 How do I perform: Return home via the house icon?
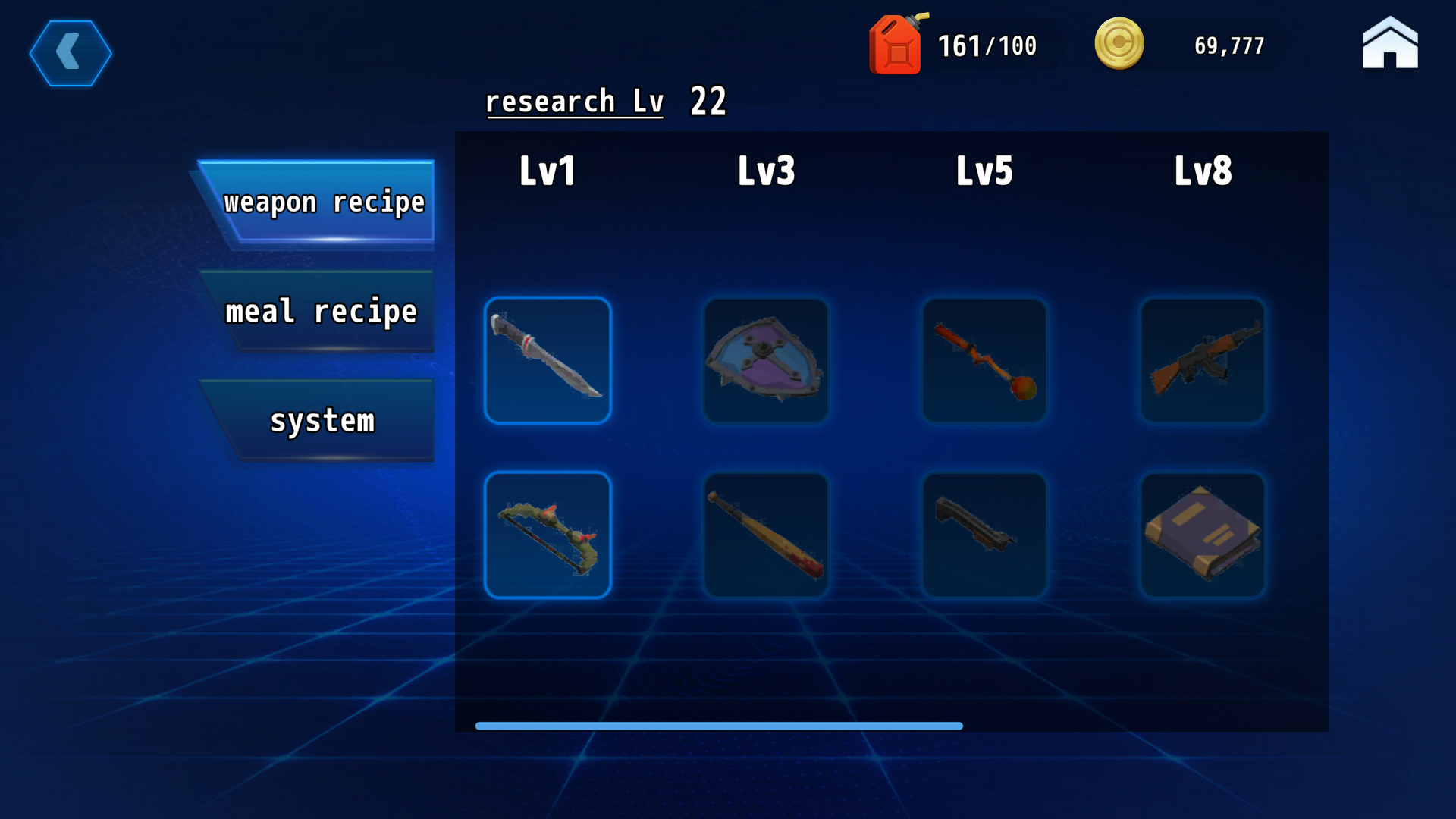1390,44
